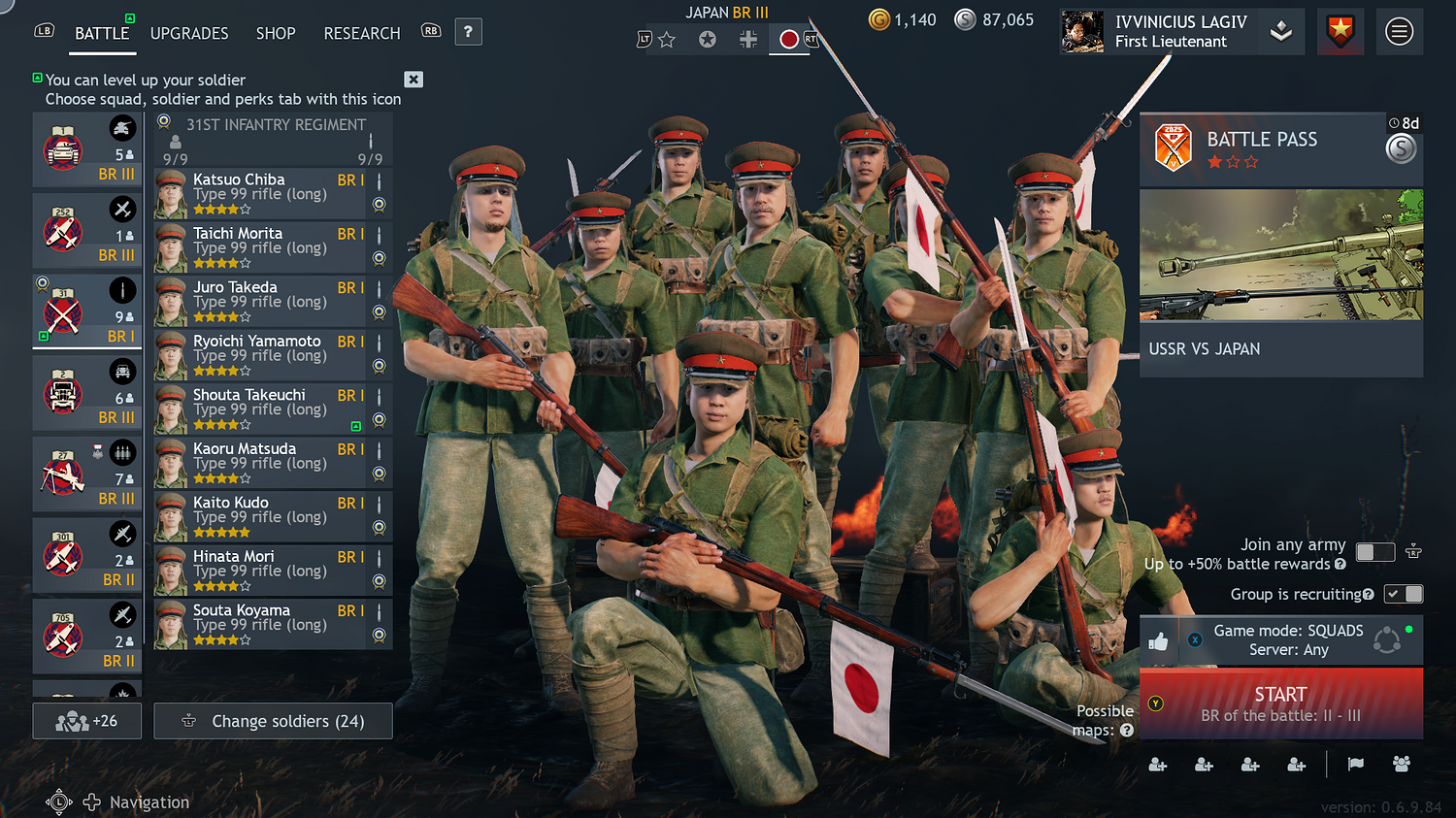Disable the Group is recruiting checkbox
1456x818 pixels.
(x=1404, y=593)
